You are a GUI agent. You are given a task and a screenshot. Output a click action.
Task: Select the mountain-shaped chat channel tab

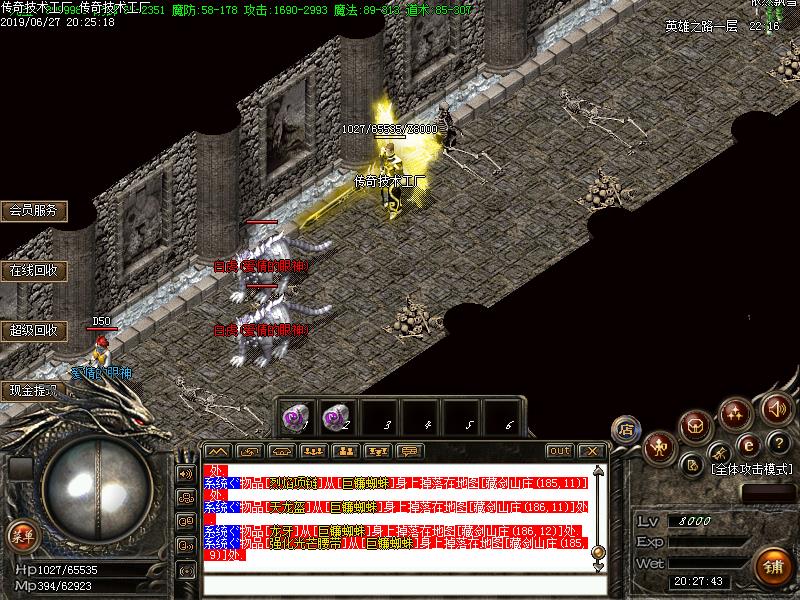click(x=218, y=451)
